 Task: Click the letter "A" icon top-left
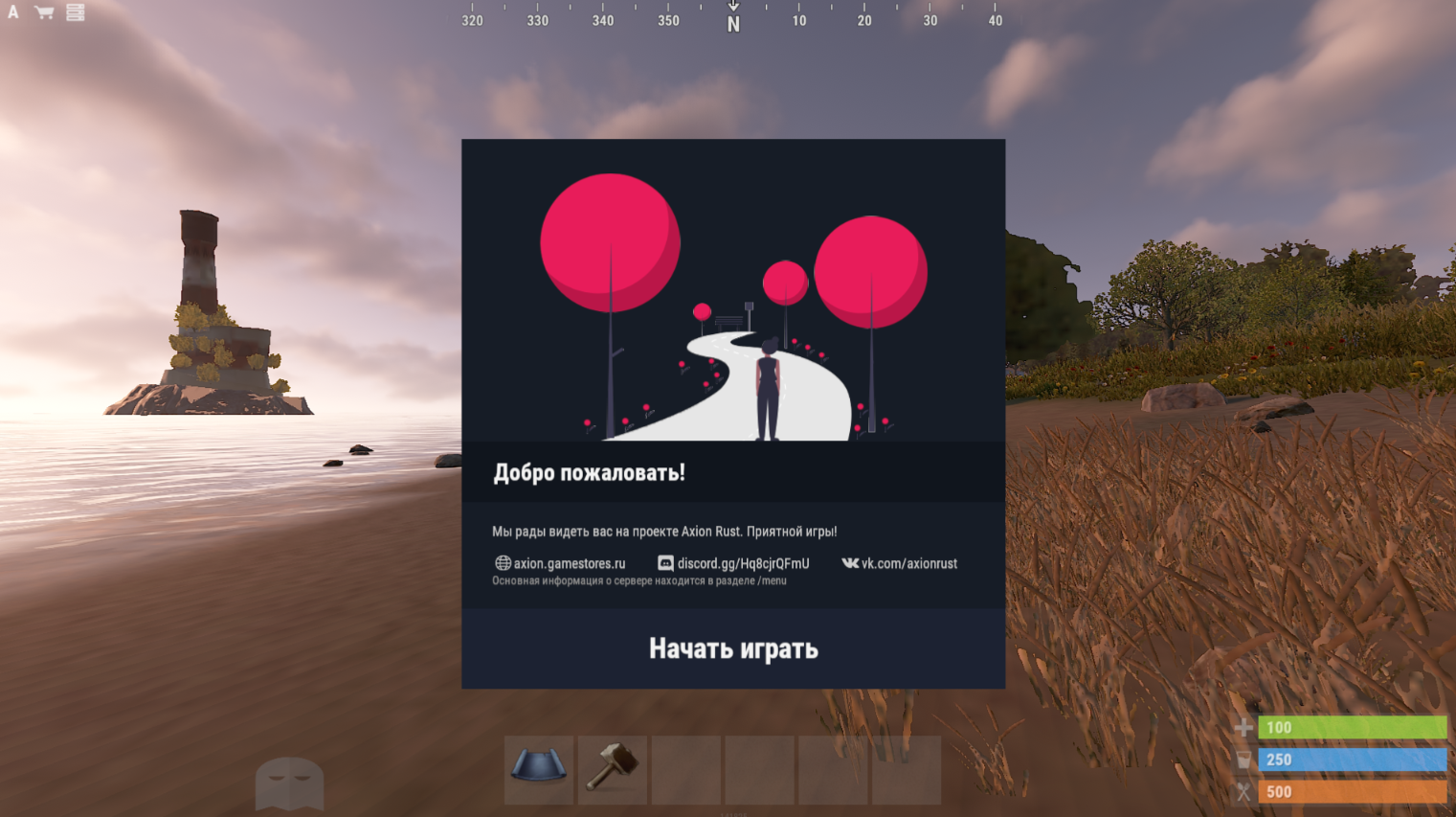click(12, 13)
